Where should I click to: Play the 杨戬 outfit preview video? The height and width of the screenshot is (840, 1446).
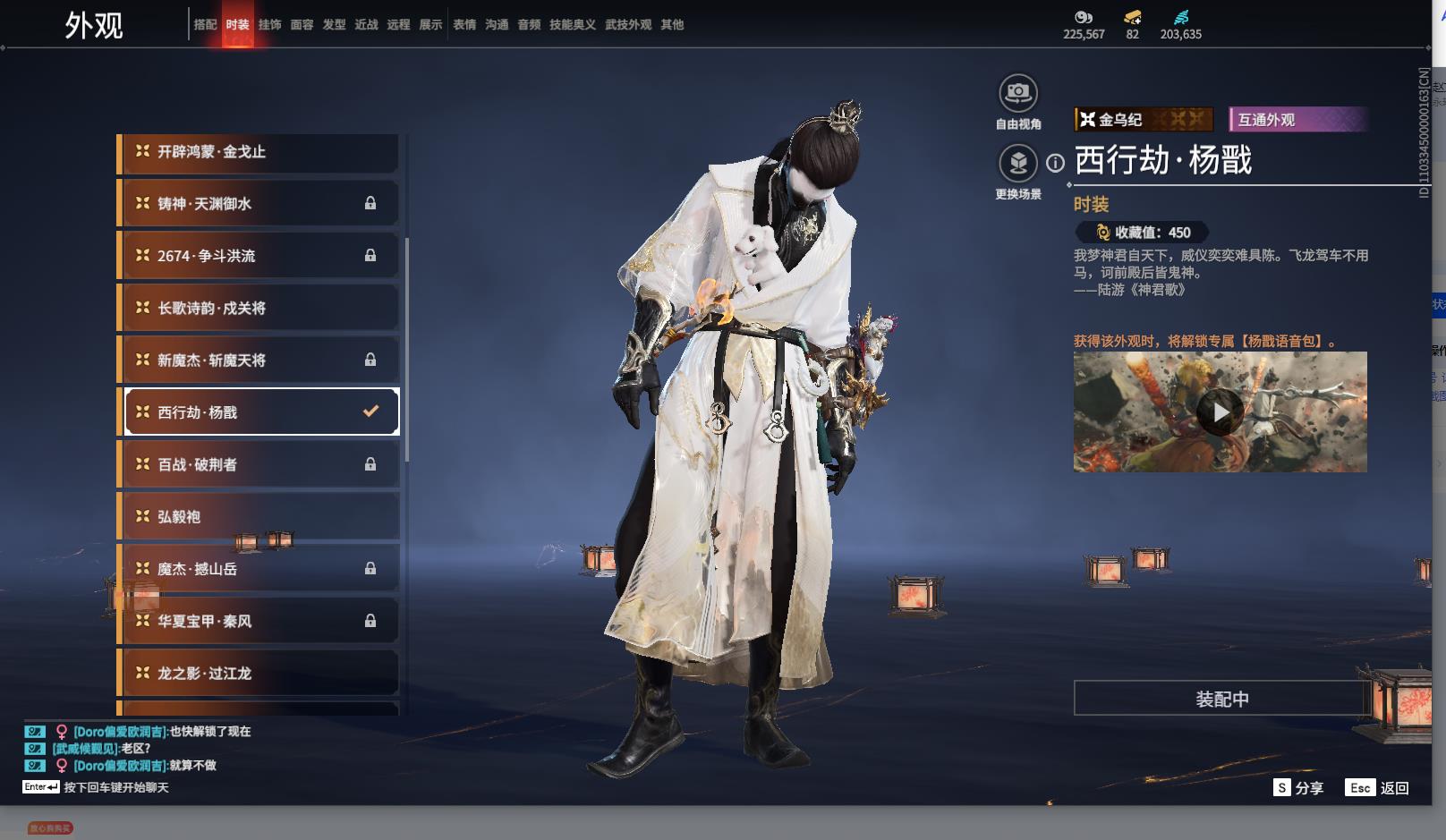coord(1220,412)
